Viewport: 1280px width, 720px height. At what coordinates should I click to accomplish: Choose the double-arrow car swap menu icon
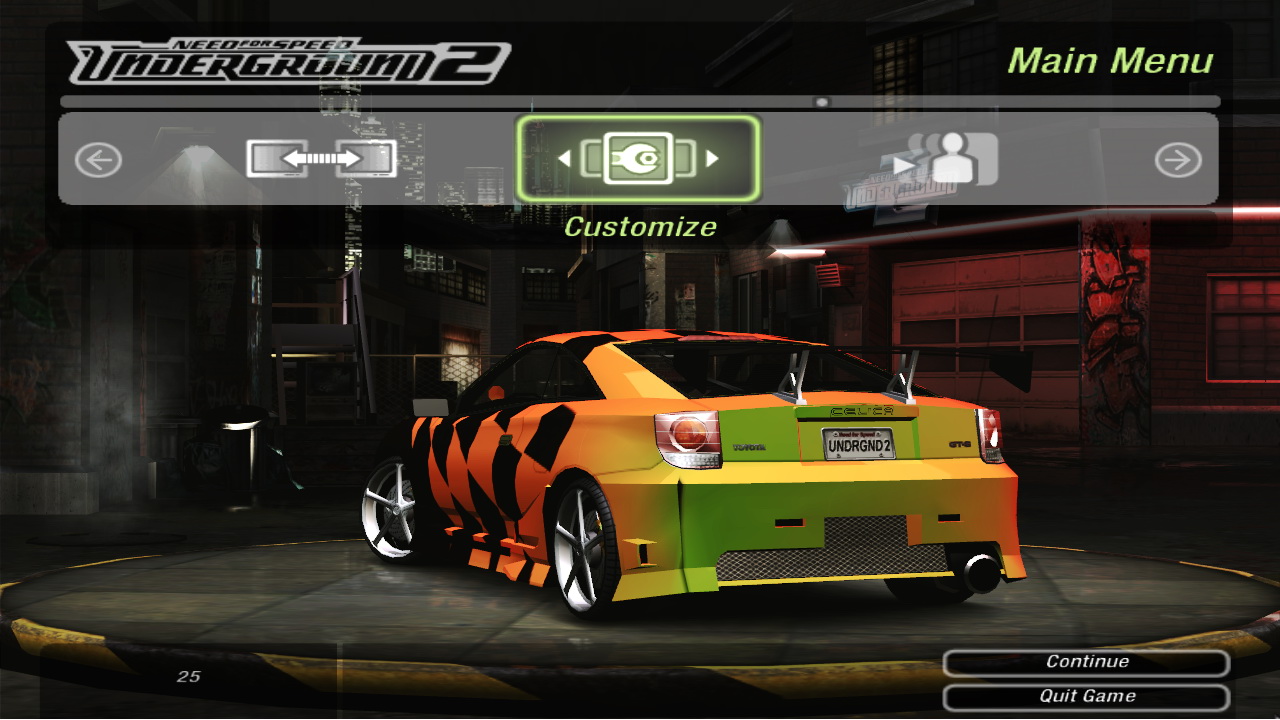pos(321,158)
